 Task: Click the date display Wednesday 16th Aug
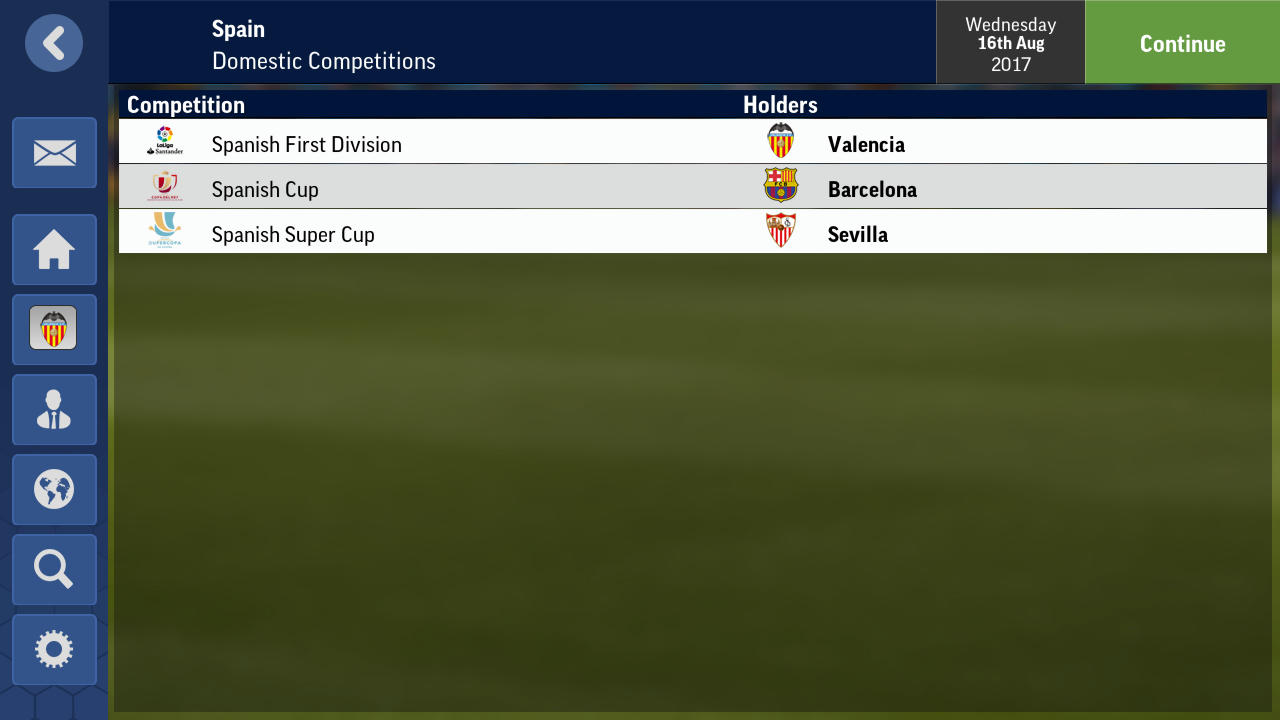click(x=1010, y=43)
